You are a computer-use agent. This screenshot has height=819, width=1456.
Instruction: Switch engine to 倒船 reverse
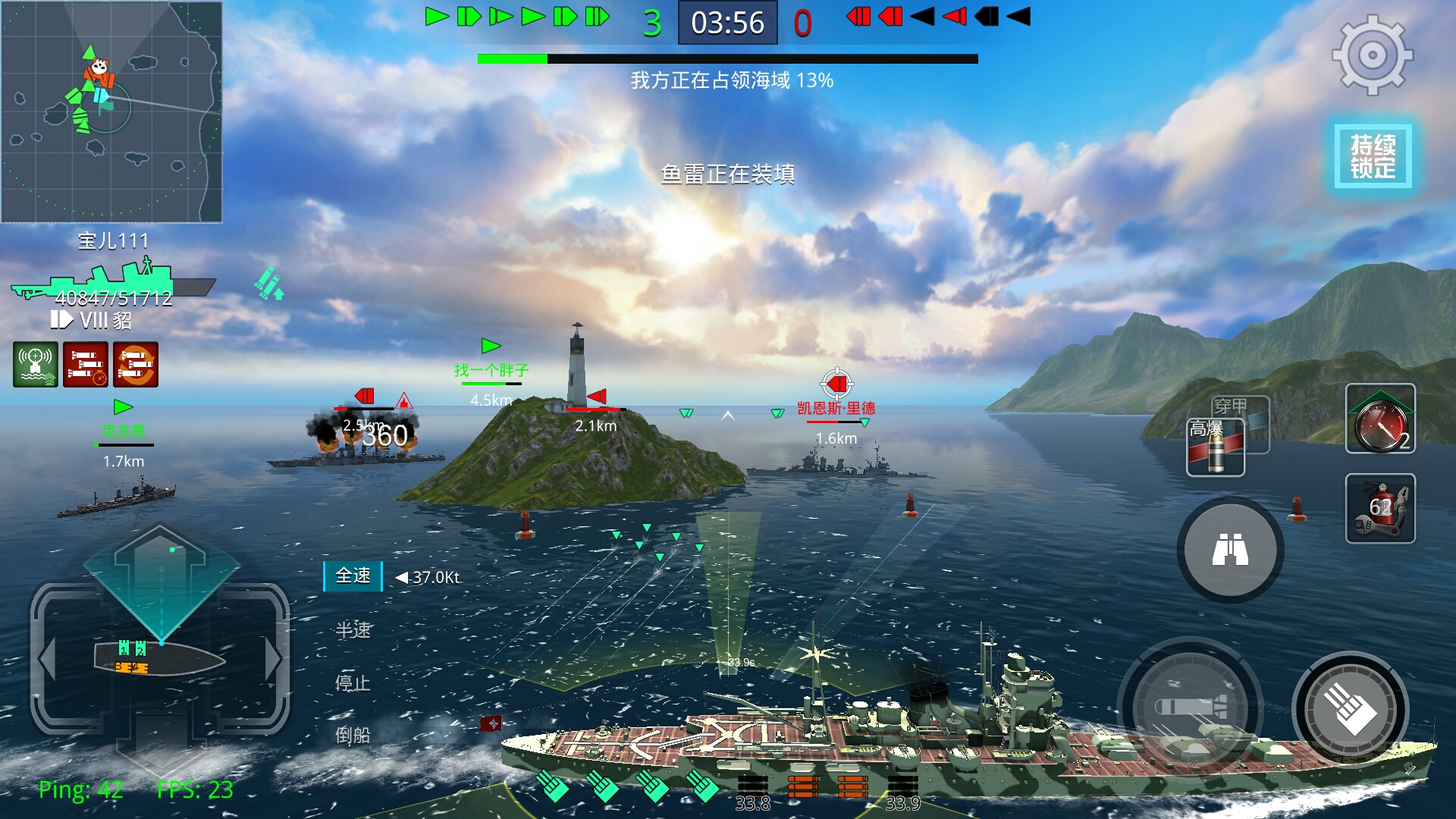353,735
